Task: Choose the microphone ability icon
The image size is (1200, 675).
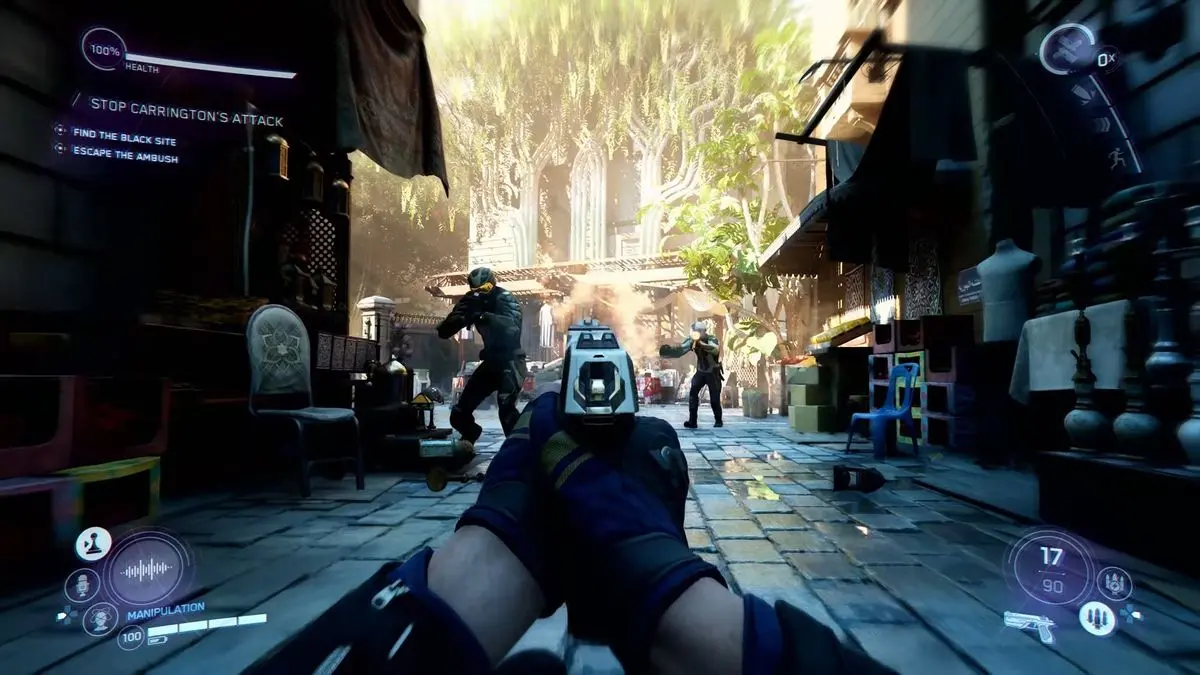Action: tap(81, 584)
